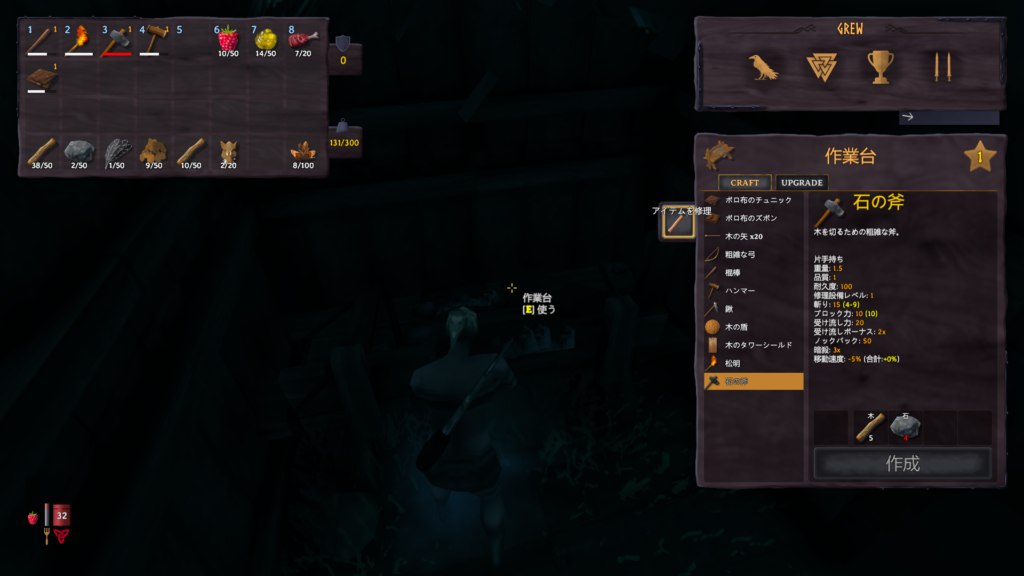
Task: Toggle PvP with the twin swords icon
Action: point(941,67)
